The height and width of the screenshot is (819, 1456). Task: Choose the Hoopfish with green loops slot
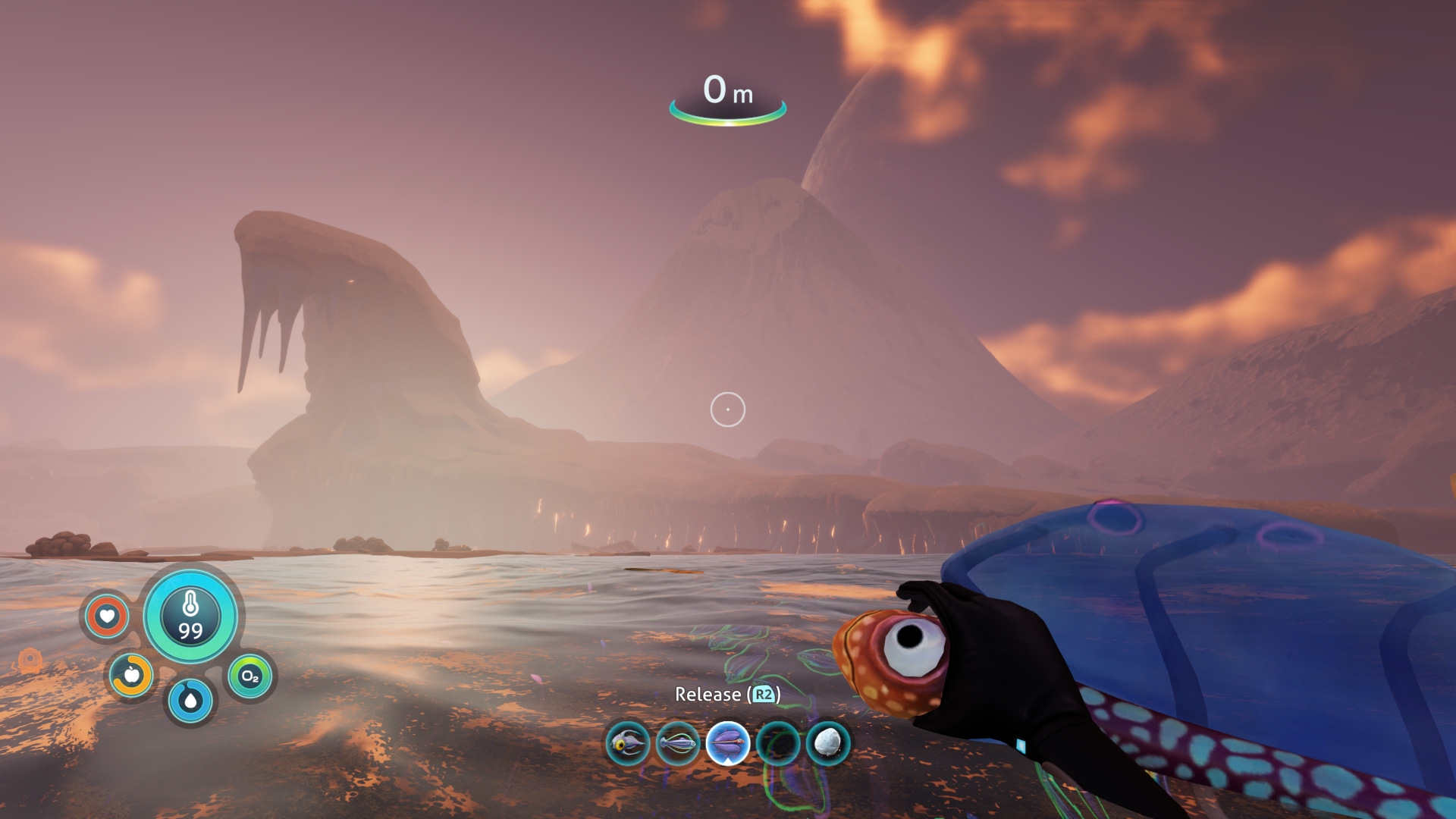pyautogui.click(x=678, y=743)
